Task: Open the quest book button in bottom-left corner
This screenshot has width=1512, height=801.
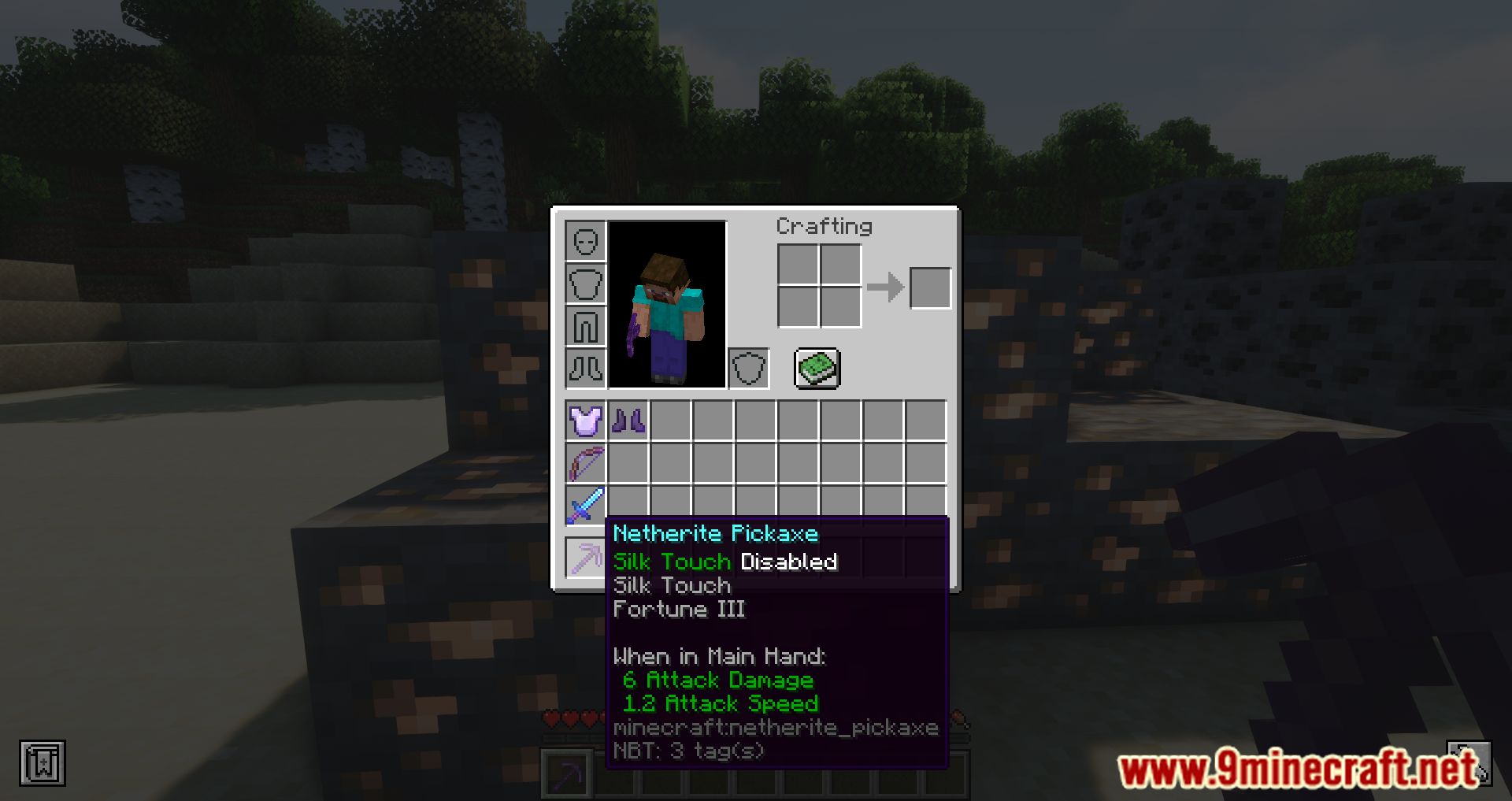Action: [43, 762]
